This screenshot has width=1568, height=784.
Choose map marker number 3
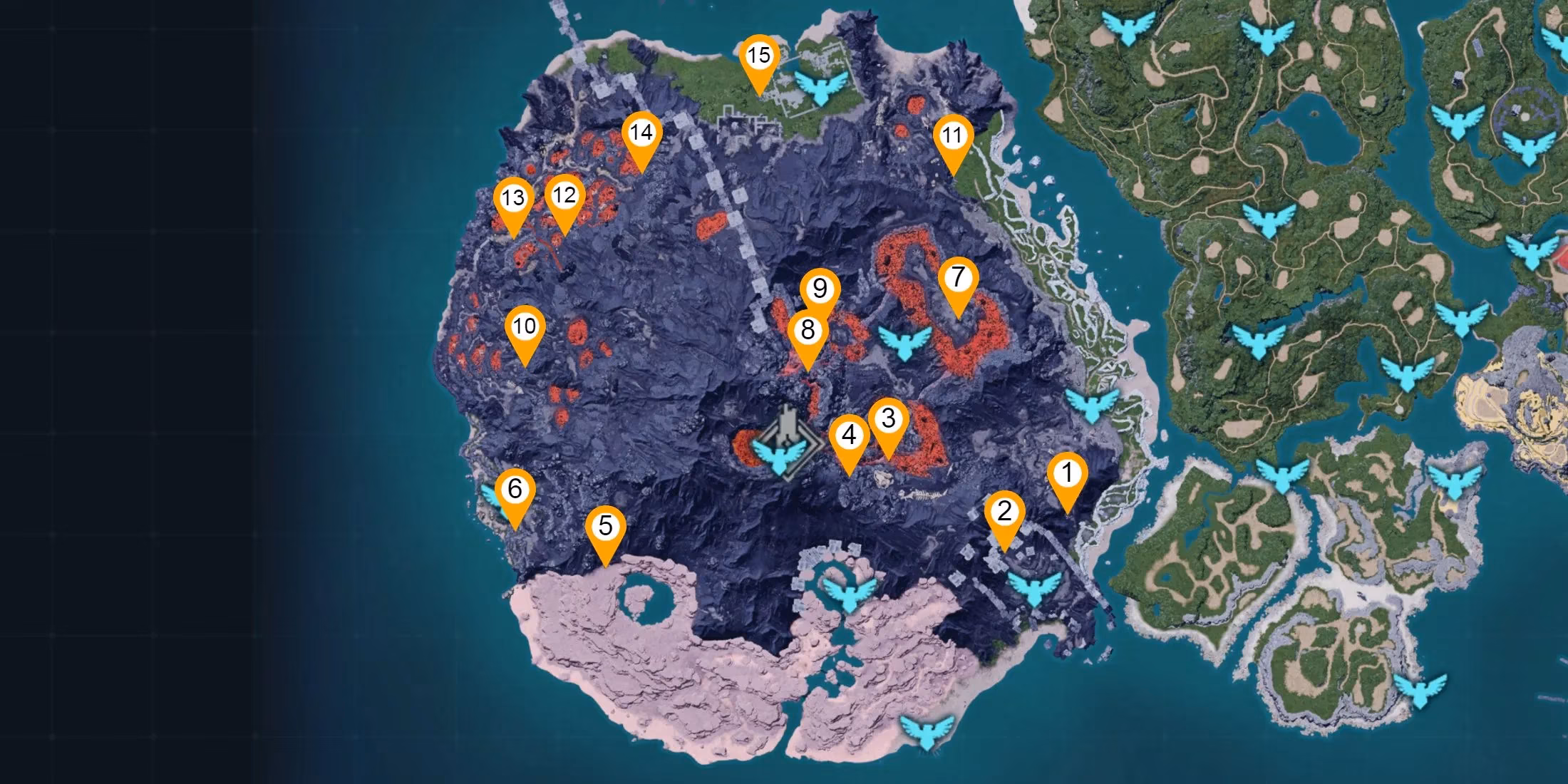point(888,419)
